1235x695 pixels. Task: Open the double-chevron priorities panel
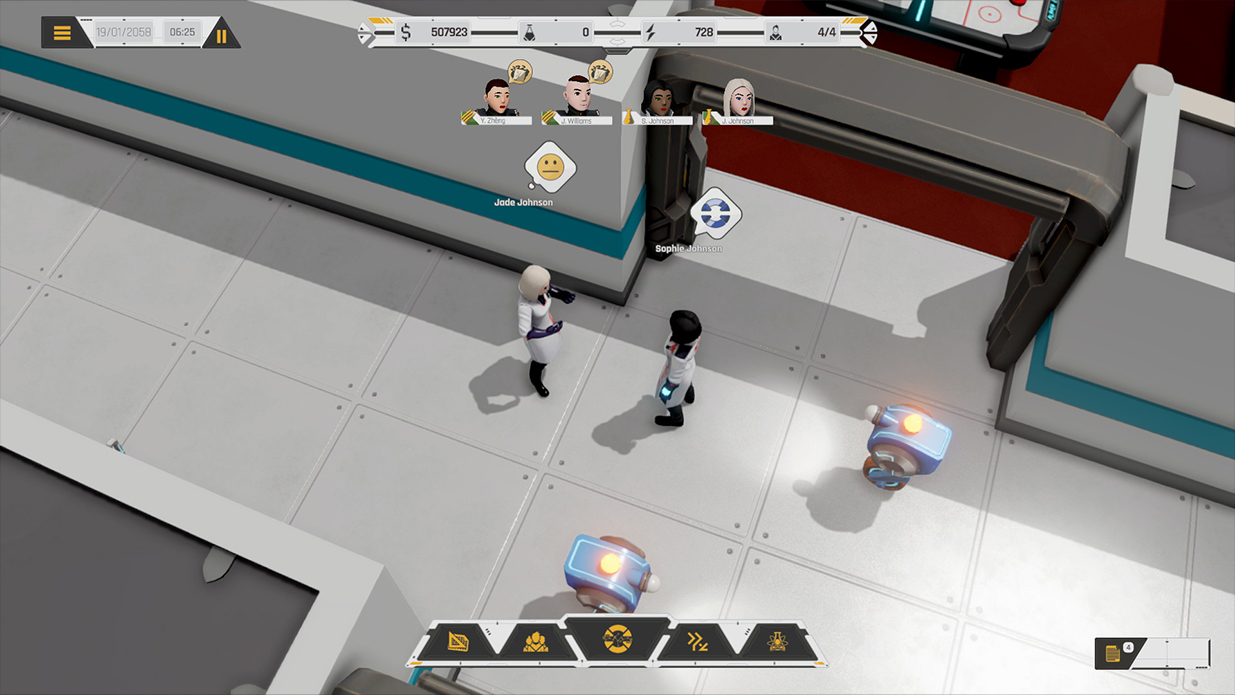pos(697,641)
